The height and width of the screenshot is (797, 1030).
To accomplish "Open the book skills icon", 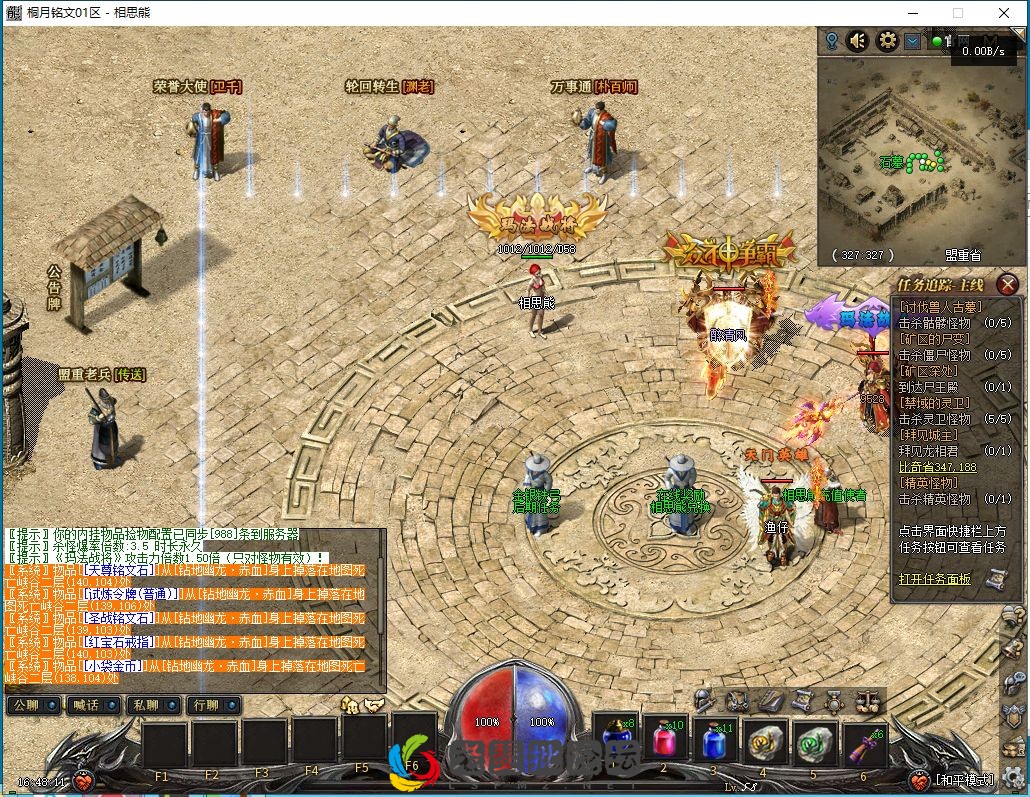I will pos(769,700).
